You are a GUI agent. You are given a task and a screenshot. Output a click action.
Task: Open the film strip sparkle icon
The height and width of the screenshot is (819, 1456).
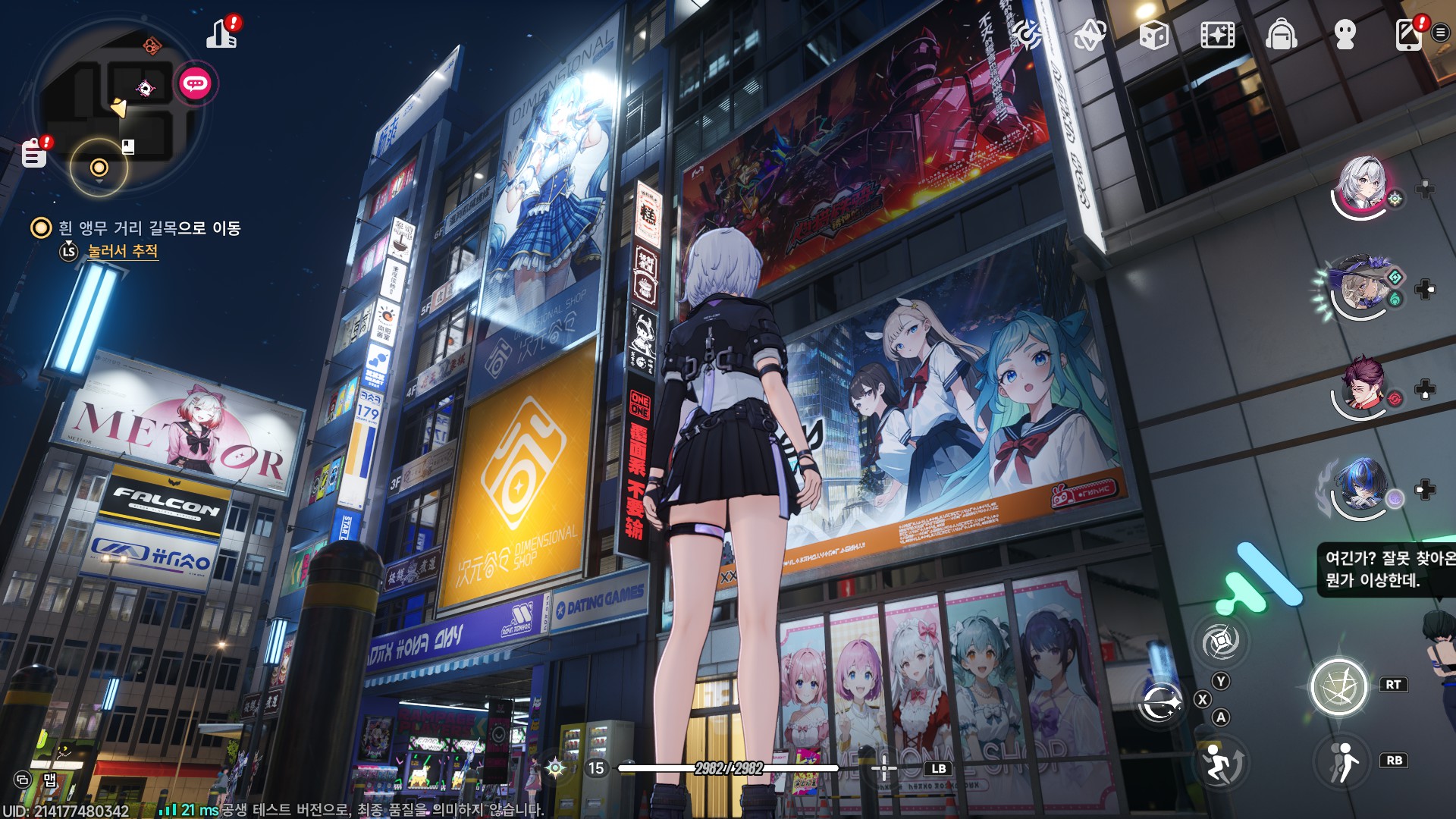tap(1217, 35)
